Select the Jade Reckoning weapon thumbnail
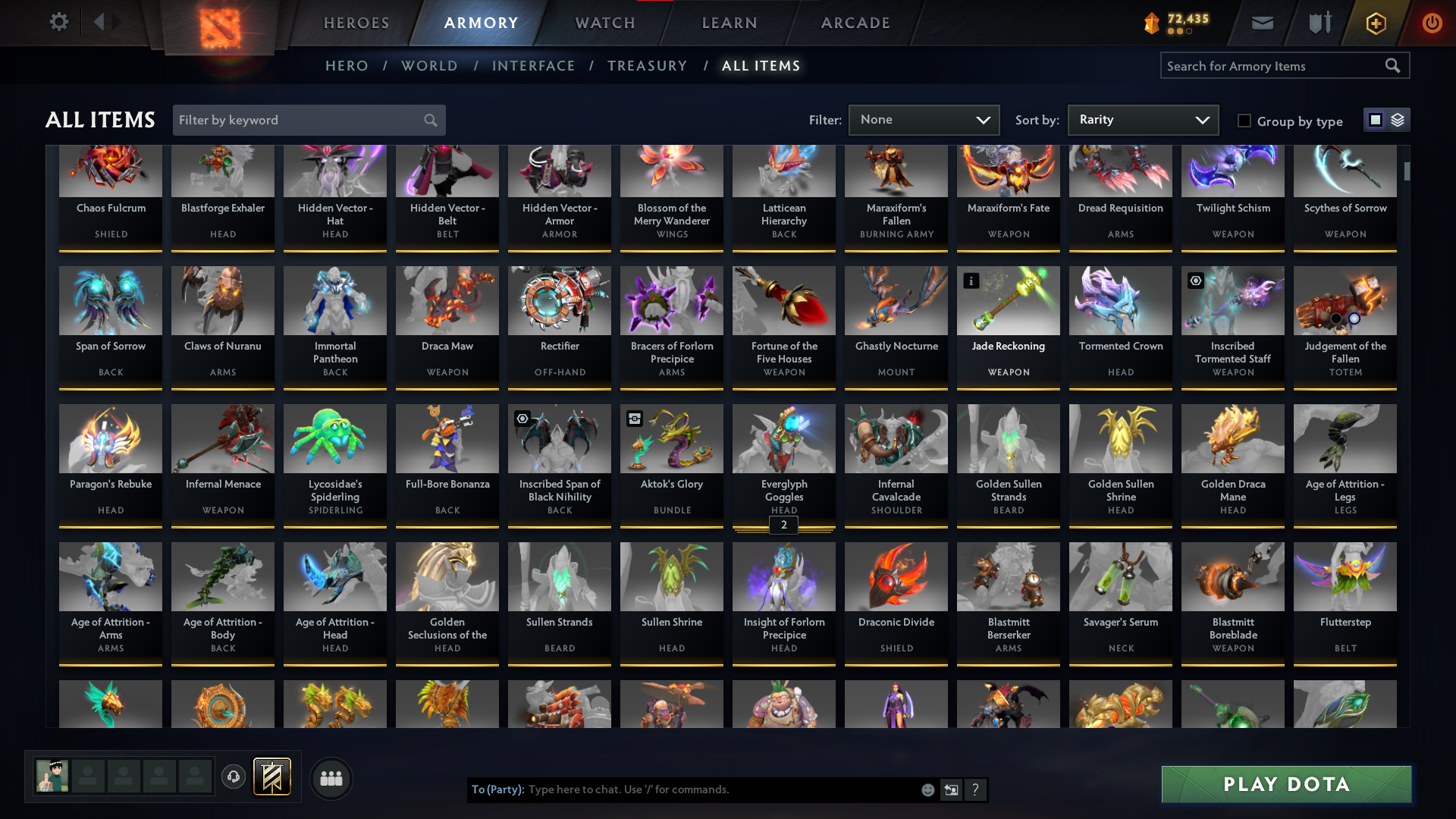The width and height of the screenshot is (1456, 819). [1008, 300]
